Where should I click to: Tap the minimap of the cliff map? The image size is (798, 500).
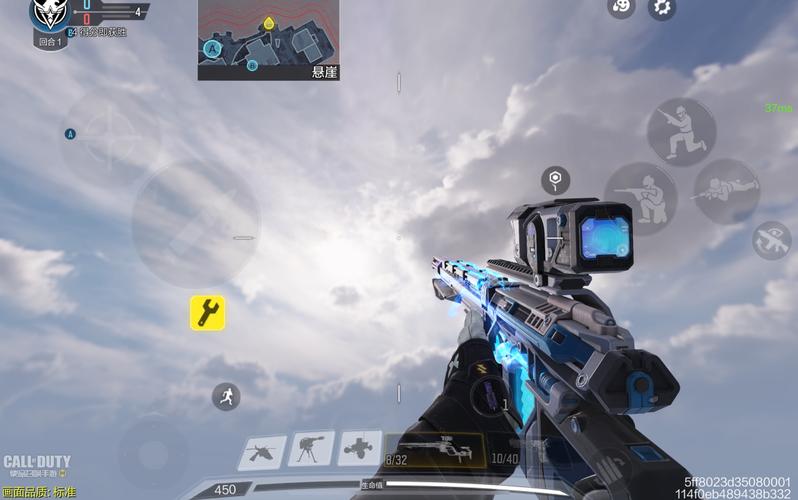click(x=267, y=39)
